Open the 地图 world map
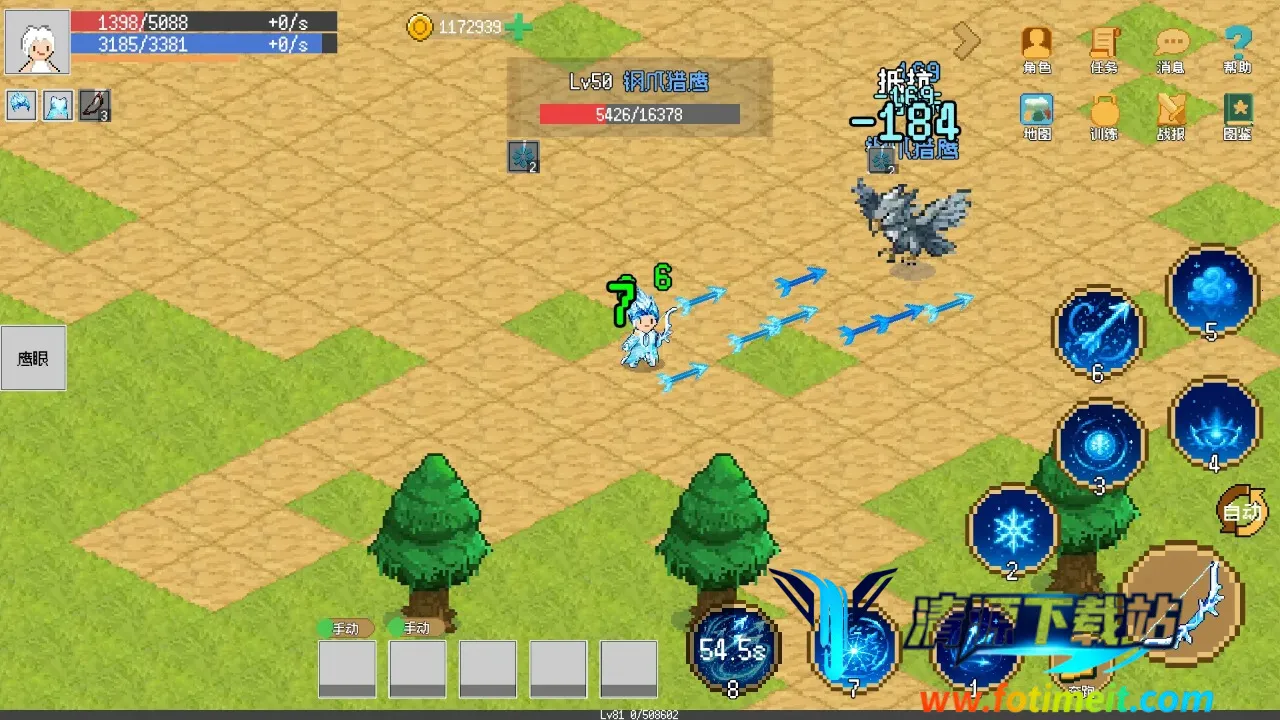This screenshot has height=720, width=1280. tap(1037, 114)
